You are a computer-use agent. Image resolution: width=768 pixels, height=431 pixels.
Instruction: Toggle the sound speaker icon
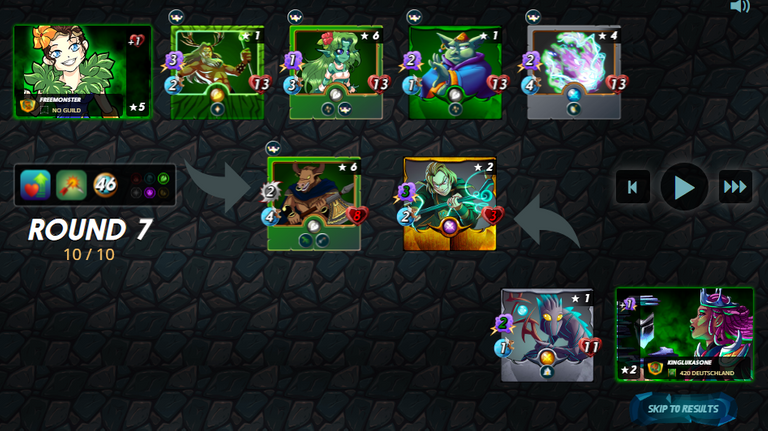pyautogui.click(x=740, y=7)
